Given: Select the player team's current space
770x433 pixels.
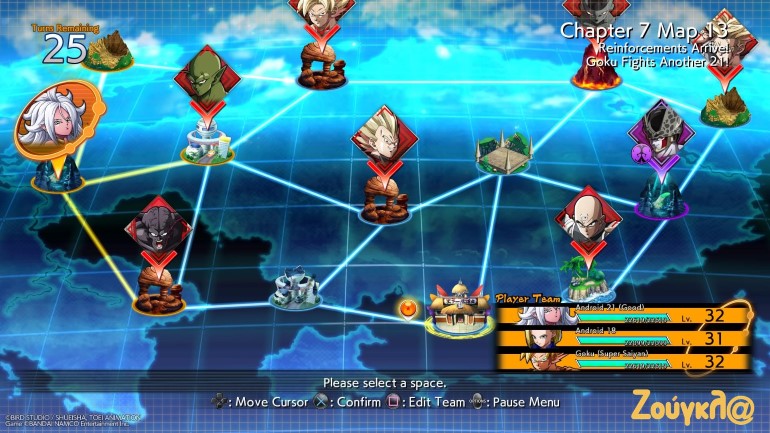Looking at the screenshot, I should point(460,305).
